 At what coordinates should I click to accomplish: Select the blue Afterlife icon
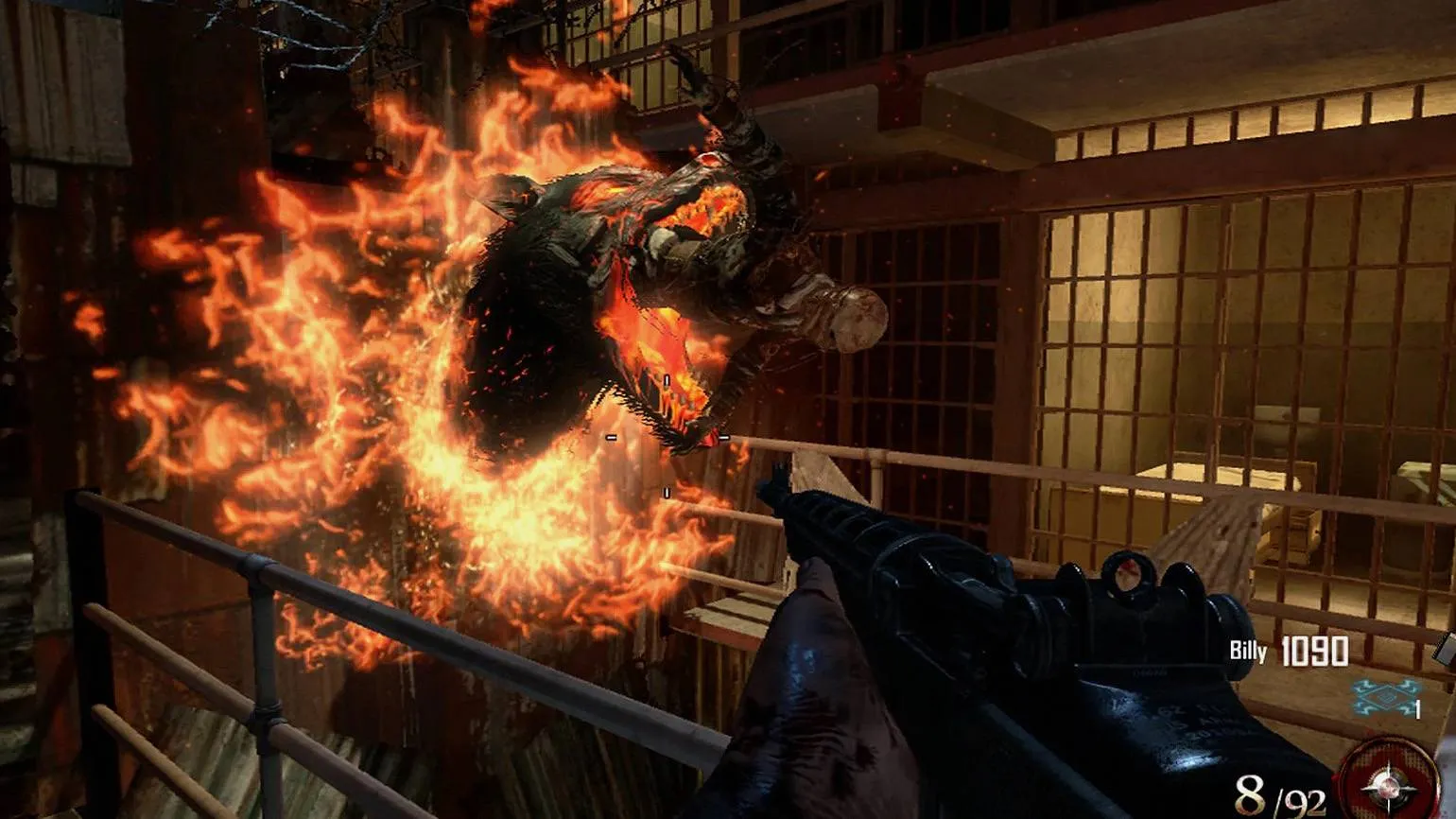click(x=1384, y=696)
